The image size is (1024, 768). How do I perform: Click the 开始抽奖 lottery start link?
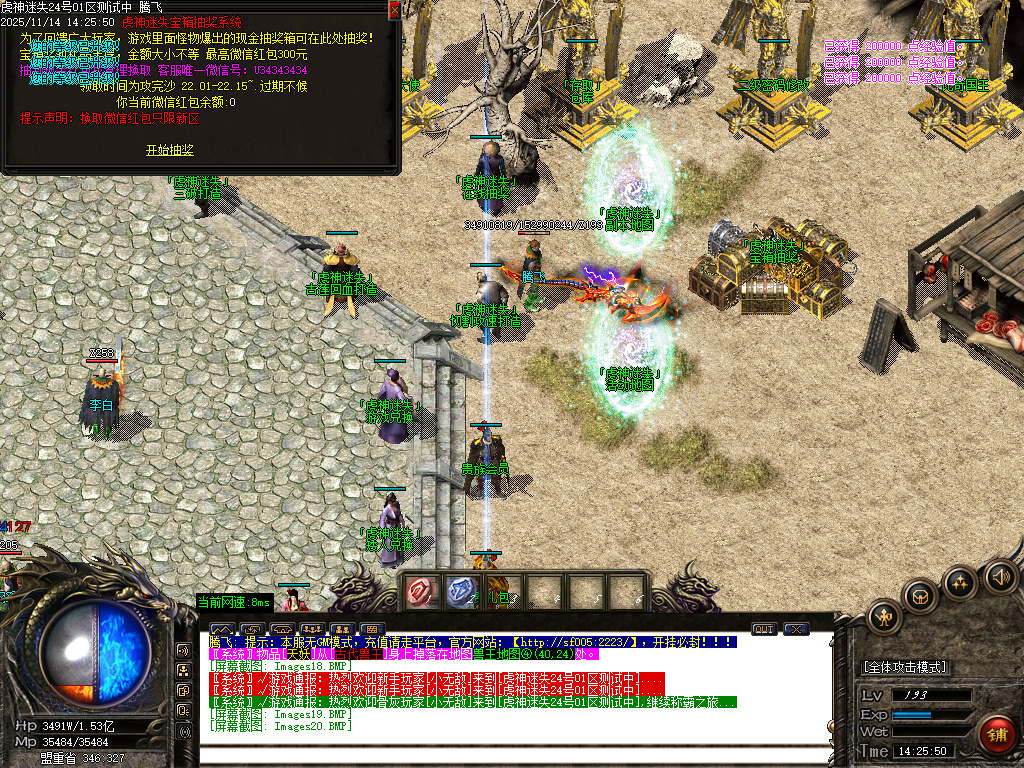click(x=169, y=150)
